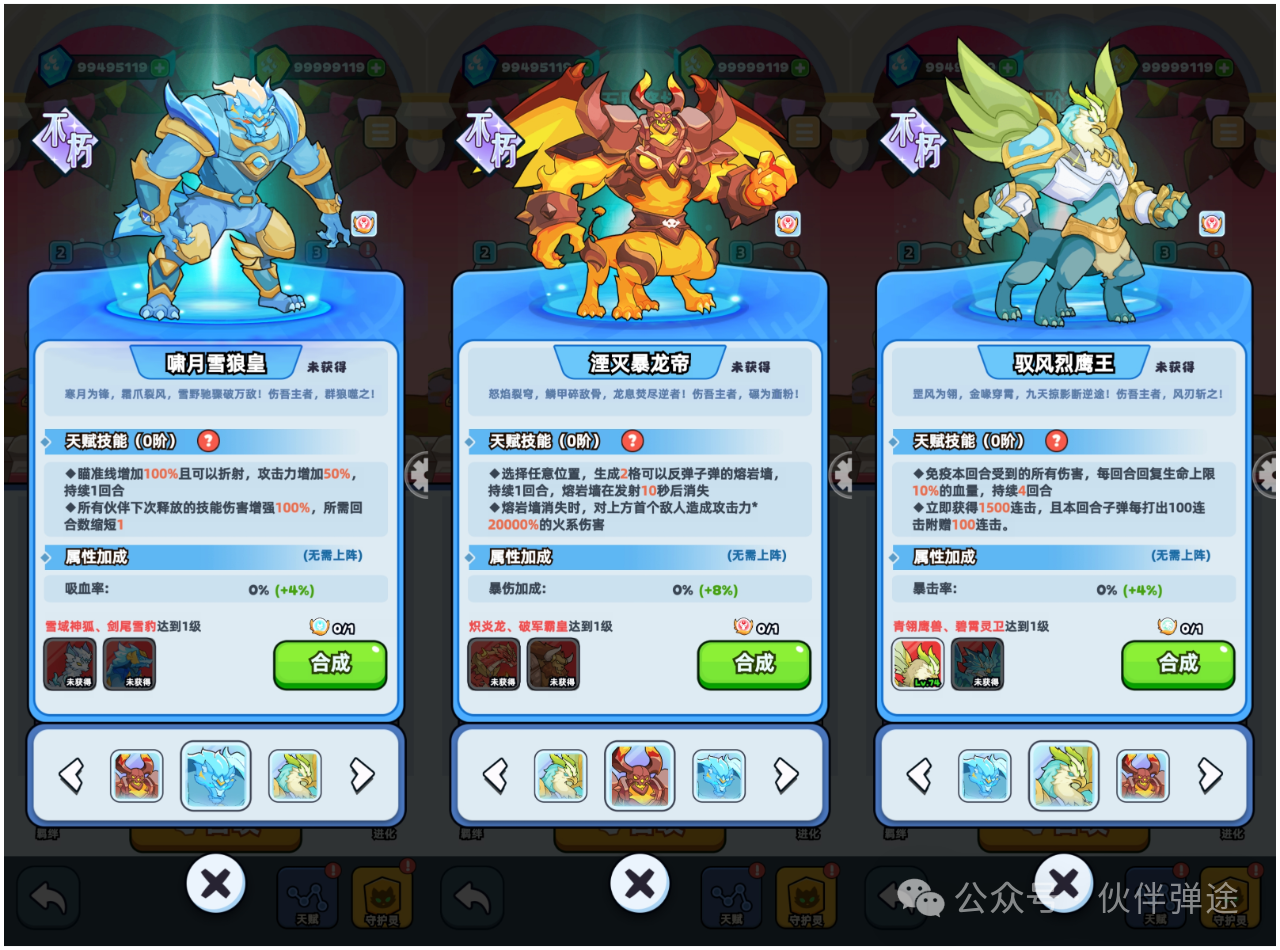Screen dimensions: 1280x950
Task: Open the orange hamburger menu beside 驭风烈鹰王
Action: 1228,131
